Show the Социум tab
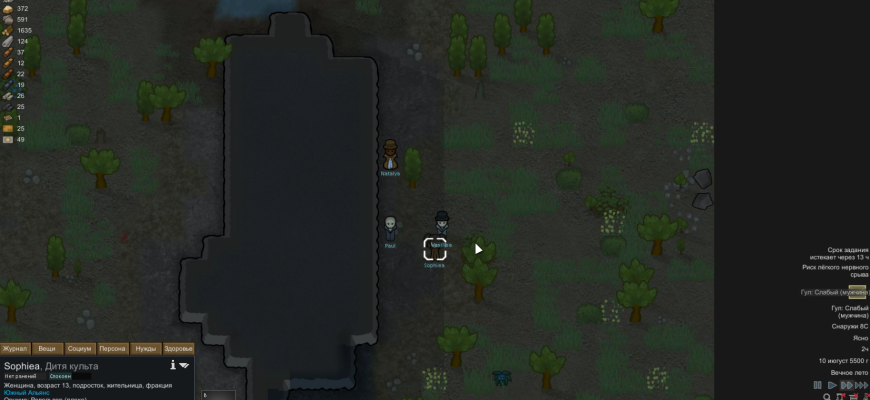The image size is (870, 400). click(x=79, y=349)
